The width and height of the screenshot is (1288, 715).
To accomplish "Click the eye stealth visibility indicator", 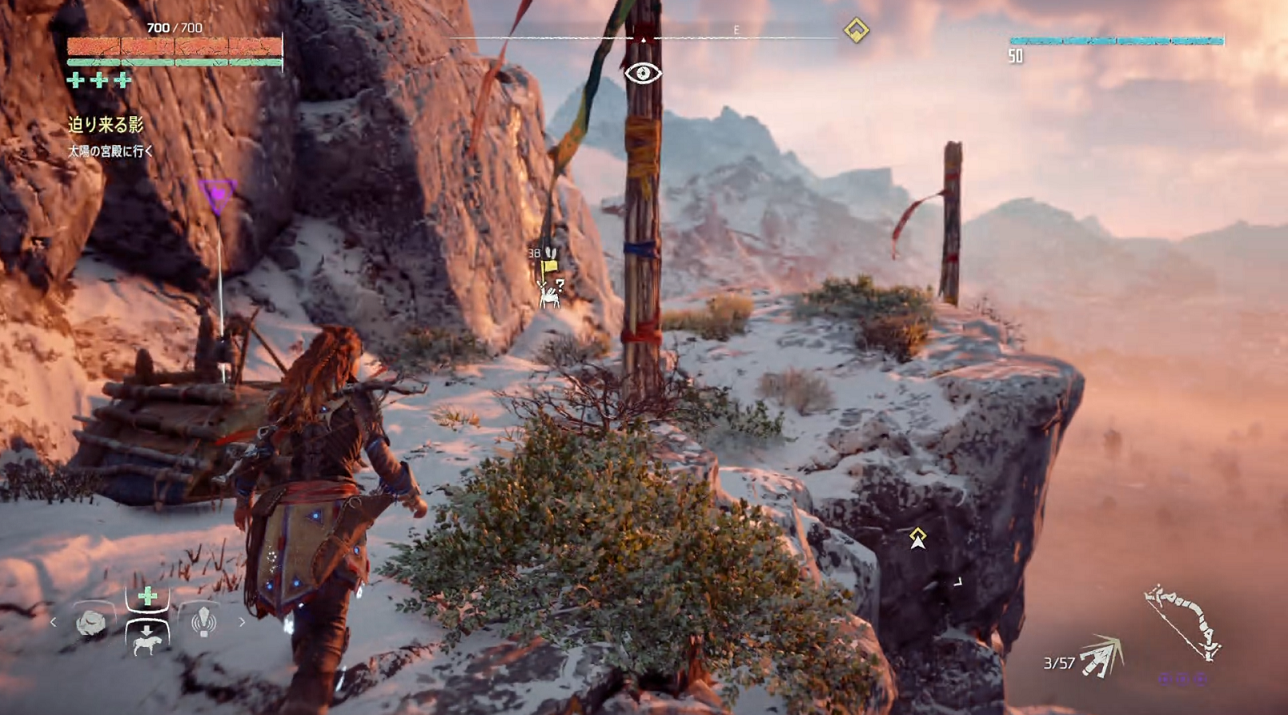I will pyautogui.click(x=642, y=72).
